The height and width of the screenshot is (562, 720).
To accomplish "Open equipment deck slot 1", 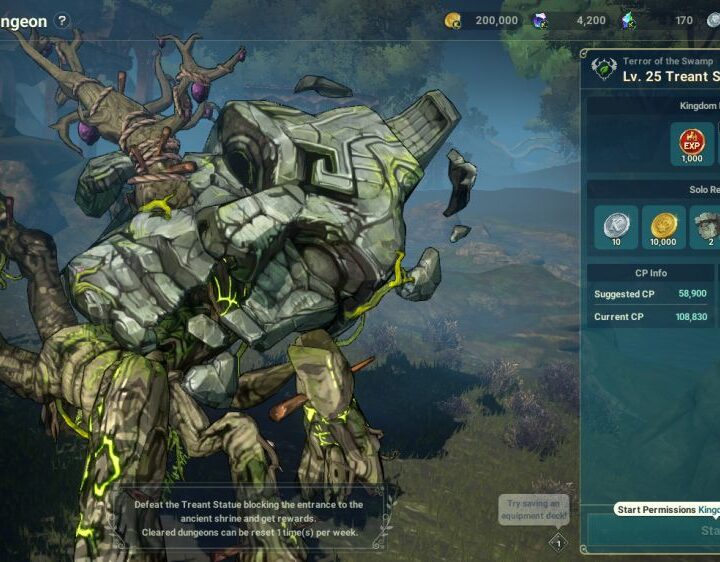I will 559,543.
